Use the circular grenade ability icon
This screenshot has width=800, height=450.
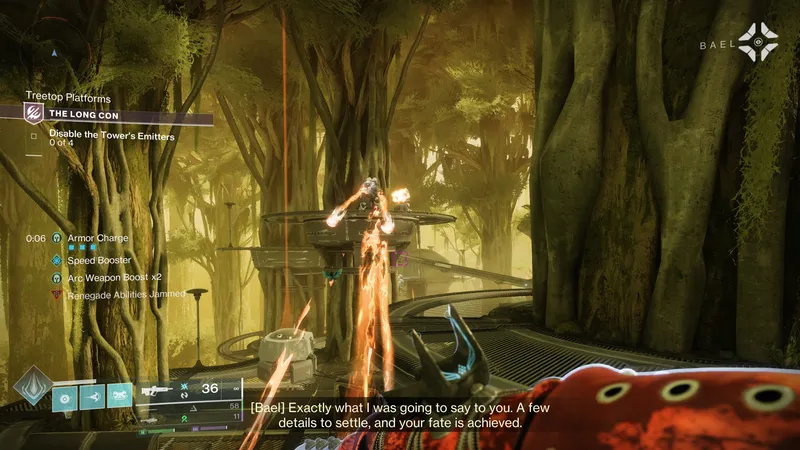pyautogui.click(x=64, y=397)
